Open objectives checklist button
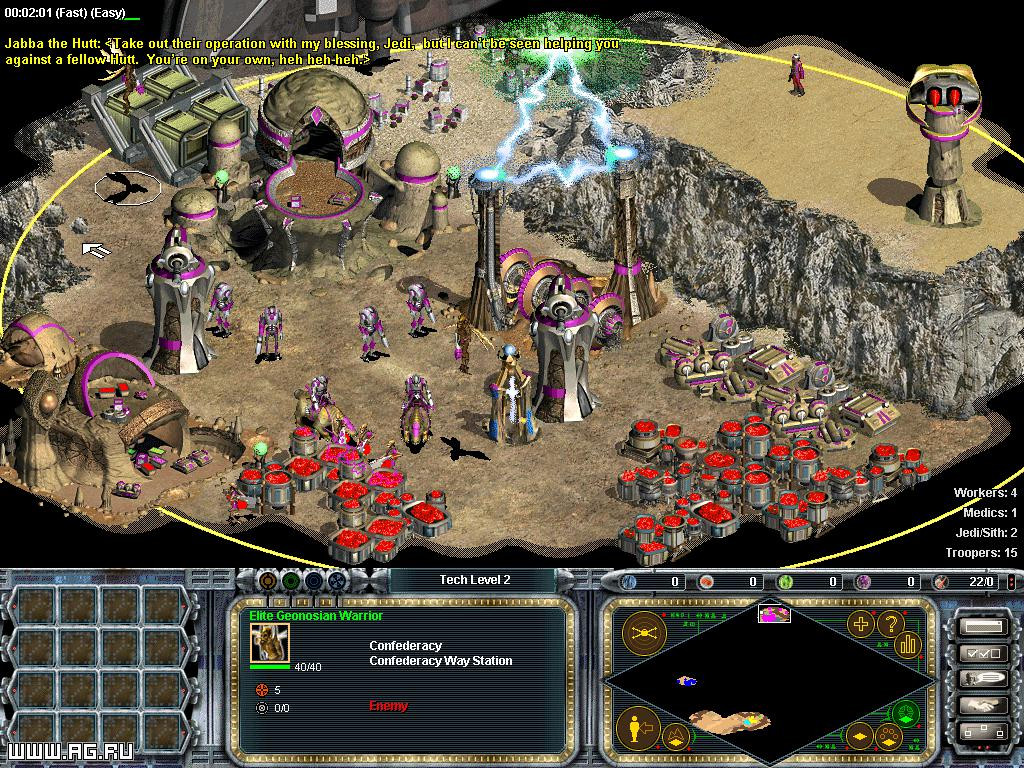The image size is (1024, 768). click(980, 654)
